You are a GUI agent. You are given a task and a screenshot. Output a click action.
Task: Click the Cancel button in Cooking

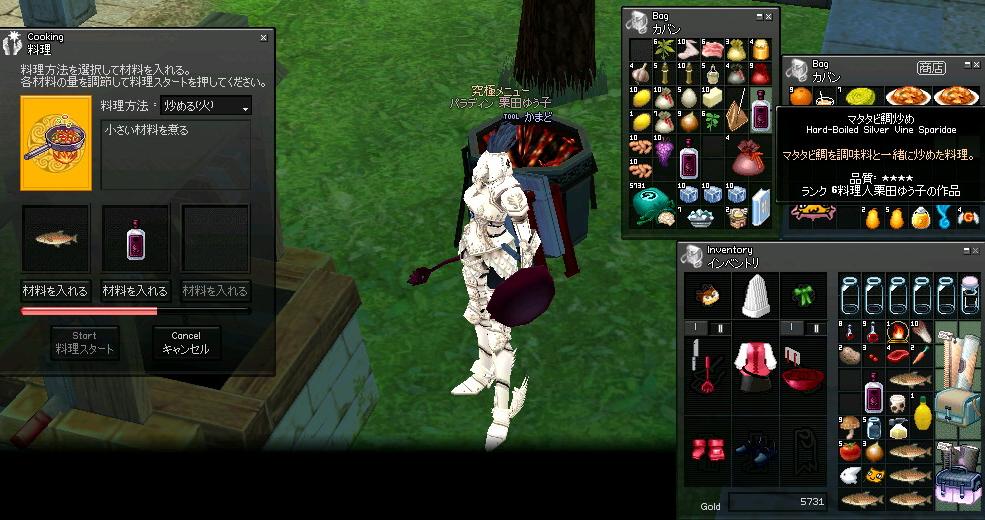point(185,344)
